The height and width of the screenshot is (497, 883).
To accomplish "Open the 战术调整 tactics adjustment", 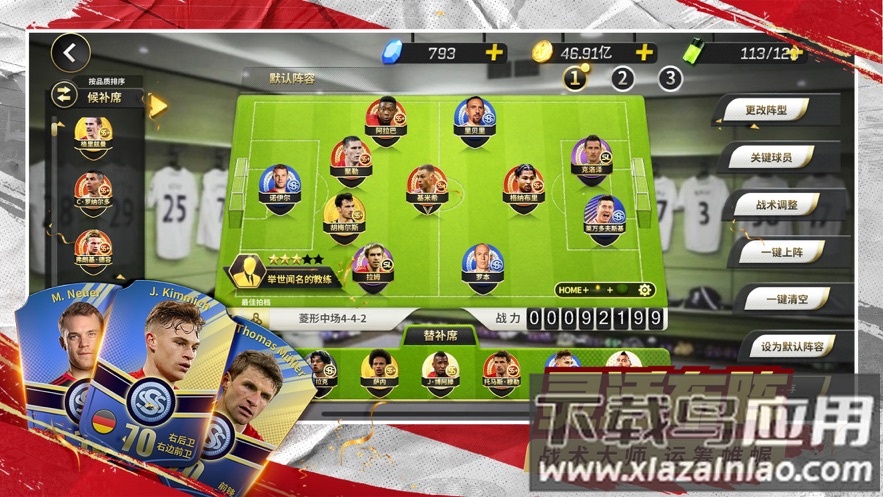I will pyautogui.click(x=777, y=205).
